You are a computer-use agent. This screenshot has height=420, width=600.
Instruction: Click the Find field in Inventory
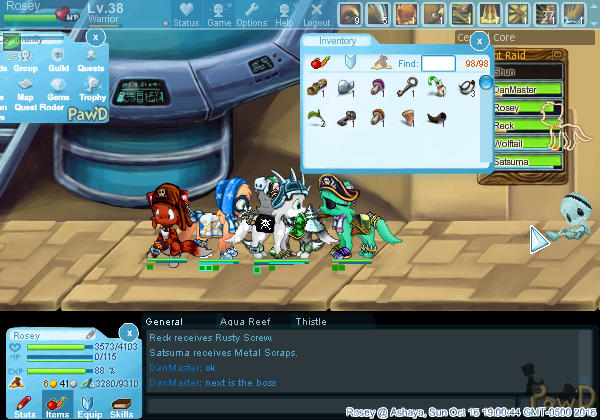click(x=438, y=63)
